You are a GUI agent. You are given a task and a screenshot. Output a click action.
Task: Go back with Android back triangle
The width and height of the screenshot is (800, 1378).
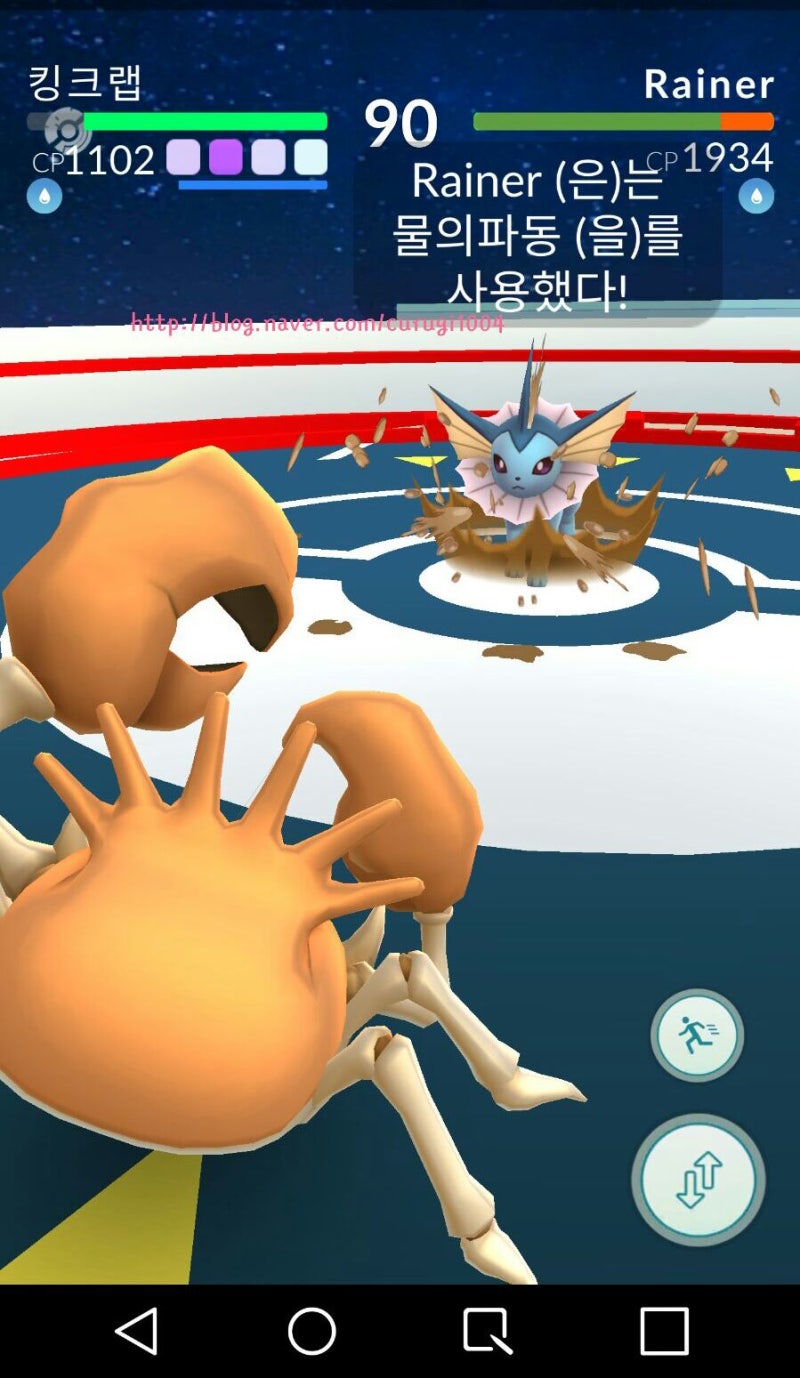(x=137, y=1331)
